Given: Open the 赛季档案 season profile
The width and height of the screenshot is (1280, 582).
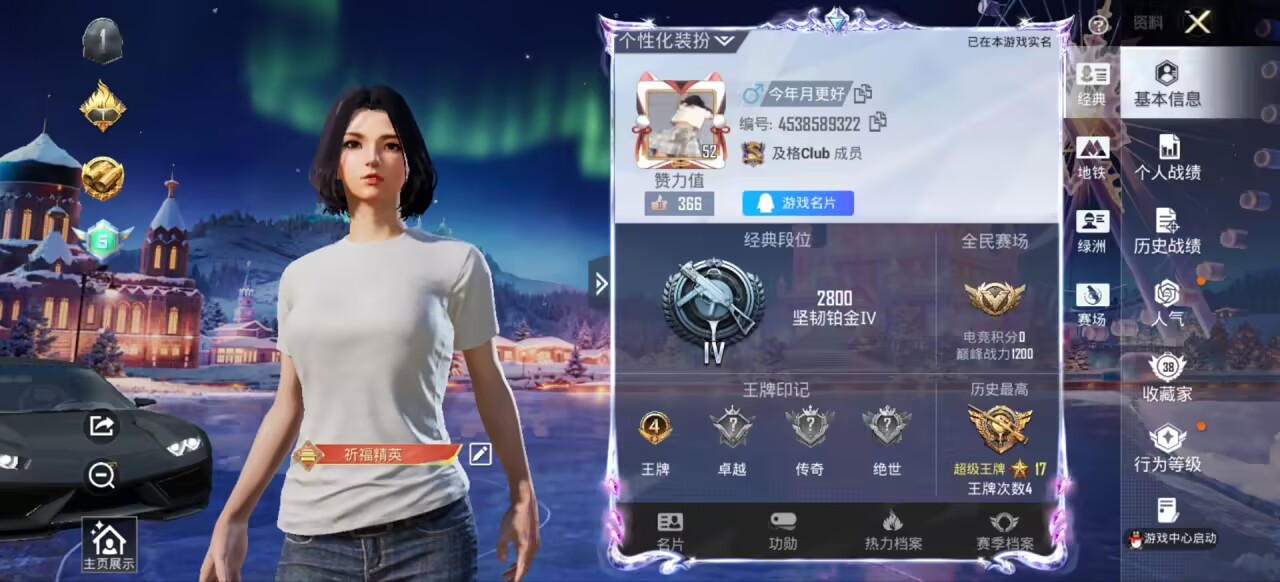Looking at the screenshot, I should pos(1004,531).
